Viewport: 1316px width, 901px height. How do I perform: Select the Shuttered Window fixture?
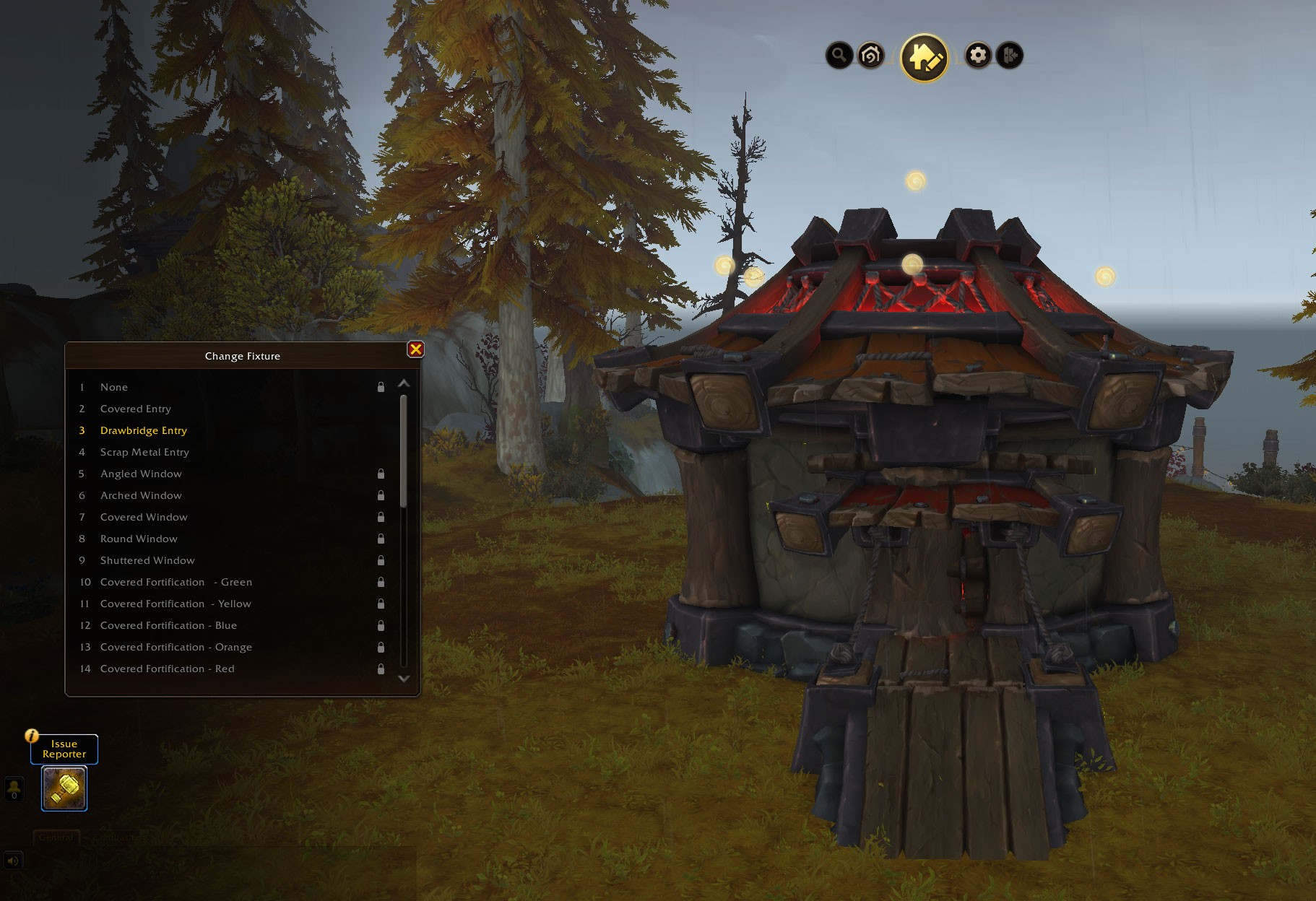[x=147, y=560]
